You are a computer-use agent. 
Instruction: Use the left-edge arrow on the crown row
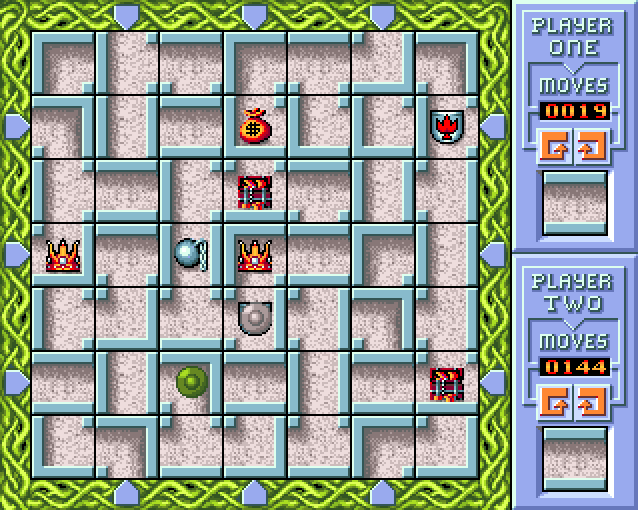(15, 254)
